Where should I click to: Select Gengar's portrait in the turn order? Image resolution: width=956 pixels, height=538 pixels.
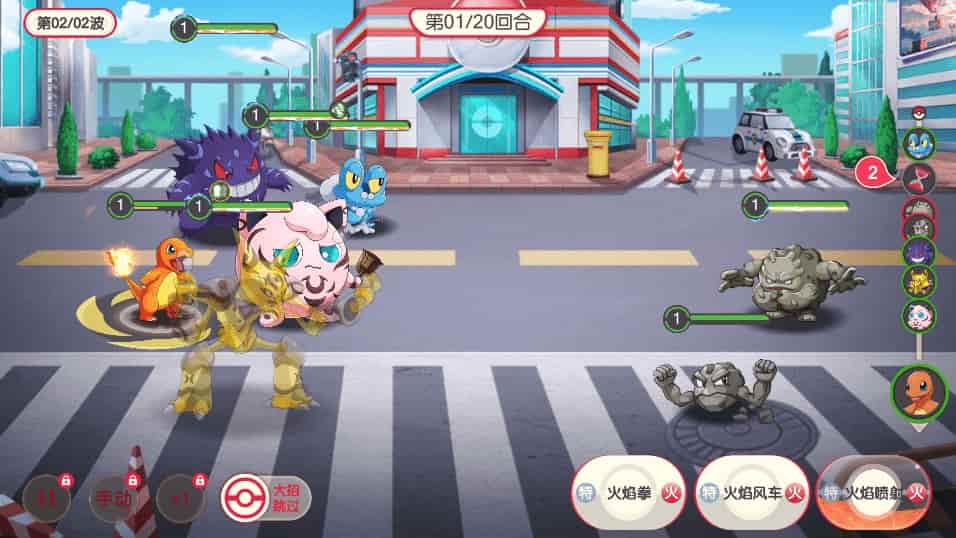point(918,251)
